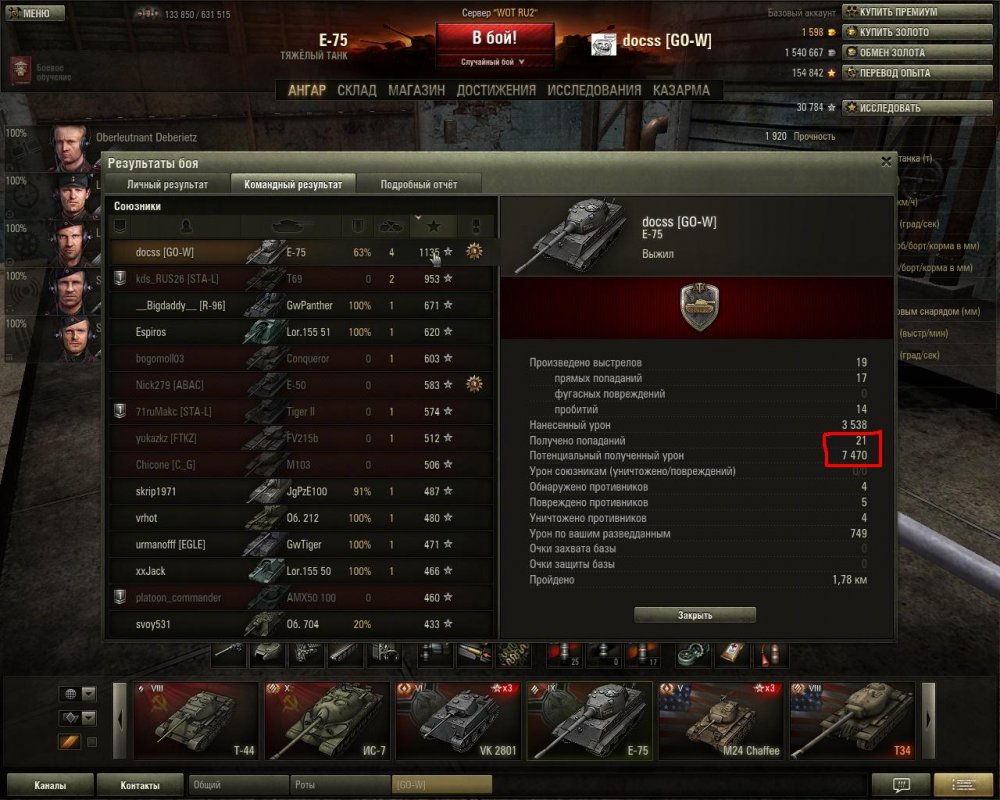Open the КАЗАРМА section
Viewport: 1000px width, 800px height.
[681, 90]
